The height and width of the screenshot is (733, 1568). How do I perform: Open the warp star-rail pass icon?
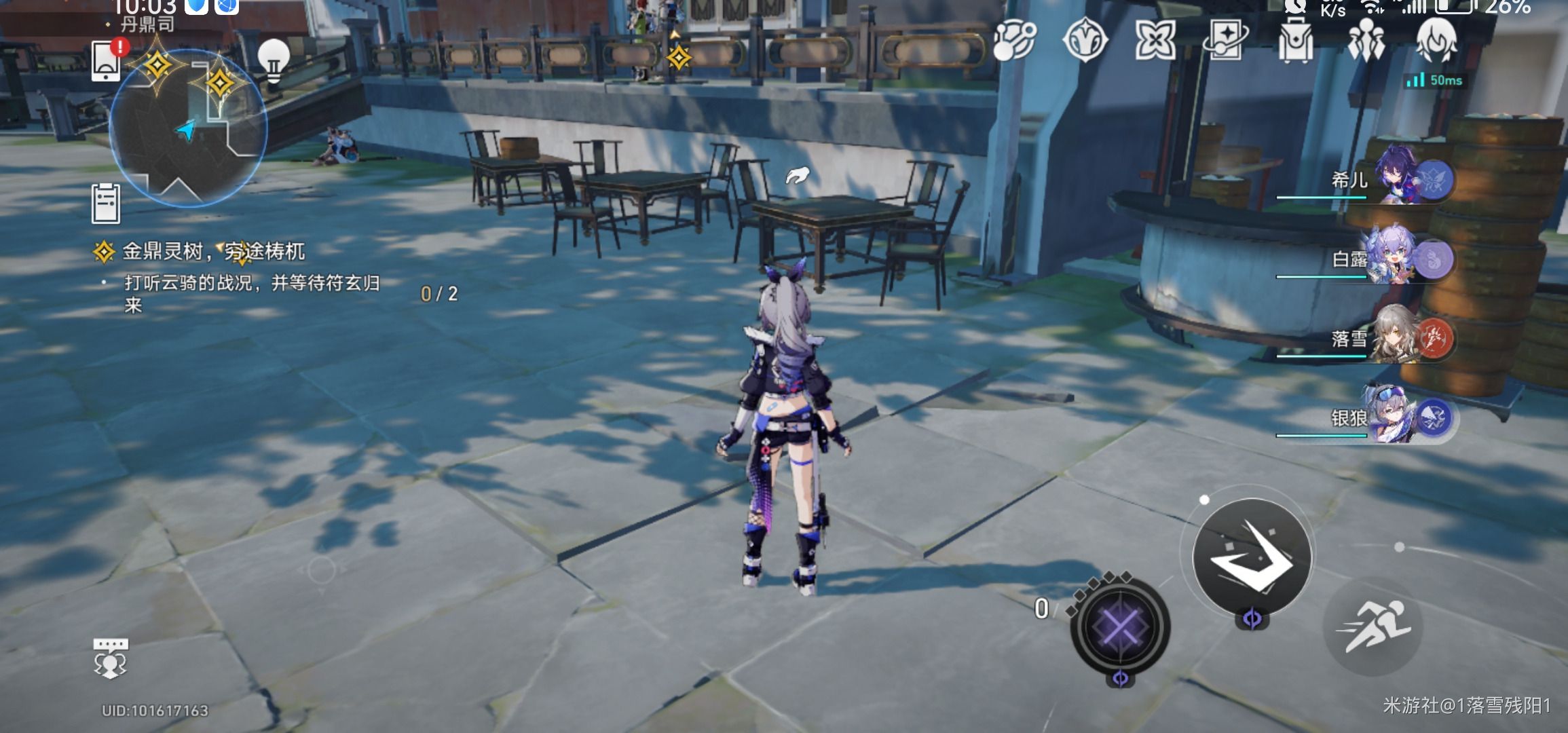click(1225, 40)
